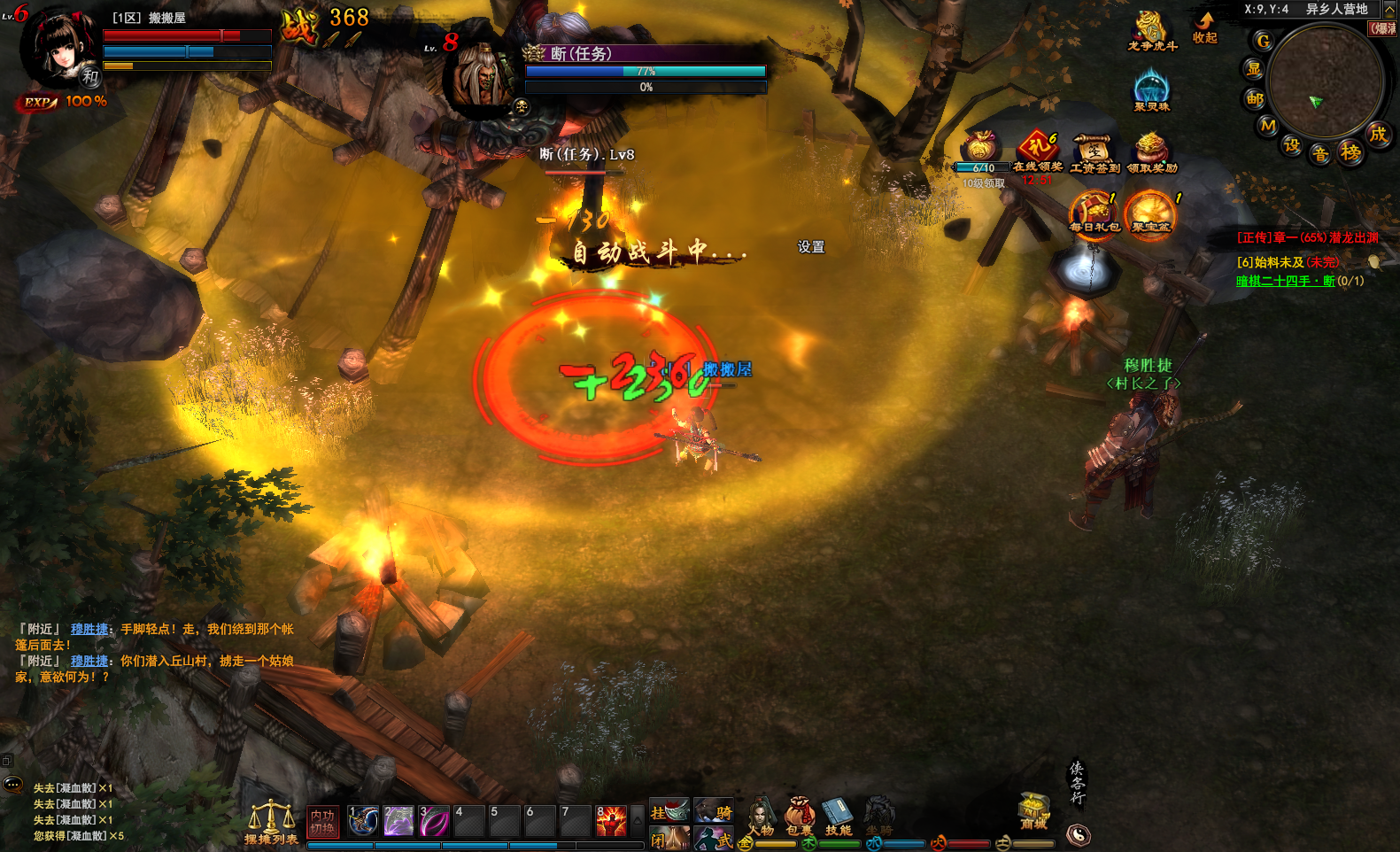The height and width of the screenshot is (852, 1400).
Task: Open the 每日礼包 daily gift pack
Action: (x=1094, y=213)
